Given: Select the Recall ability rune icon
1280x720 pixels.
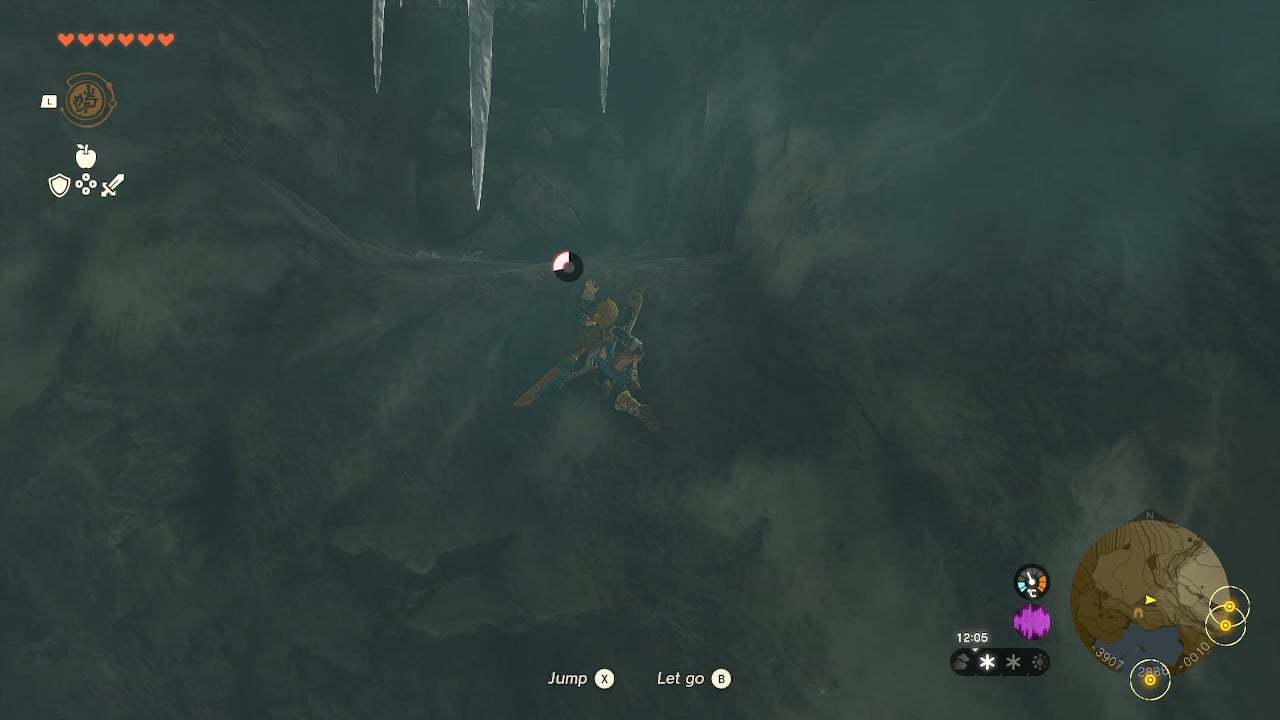Looking at the screenshot, I should pos(89,99).
